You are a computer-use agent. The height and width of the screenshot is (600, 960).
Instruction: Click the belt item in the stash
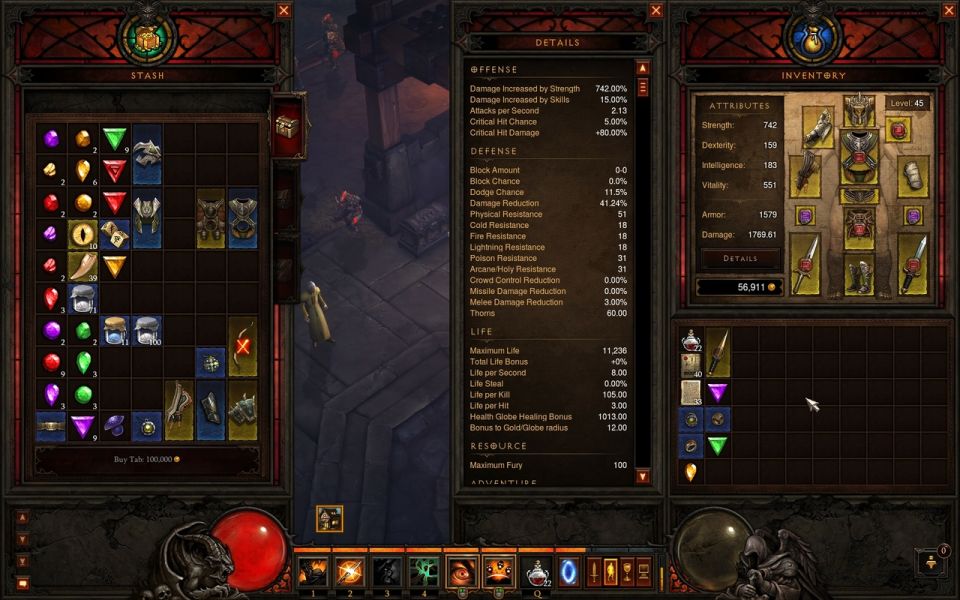click(x=51, y=426)
